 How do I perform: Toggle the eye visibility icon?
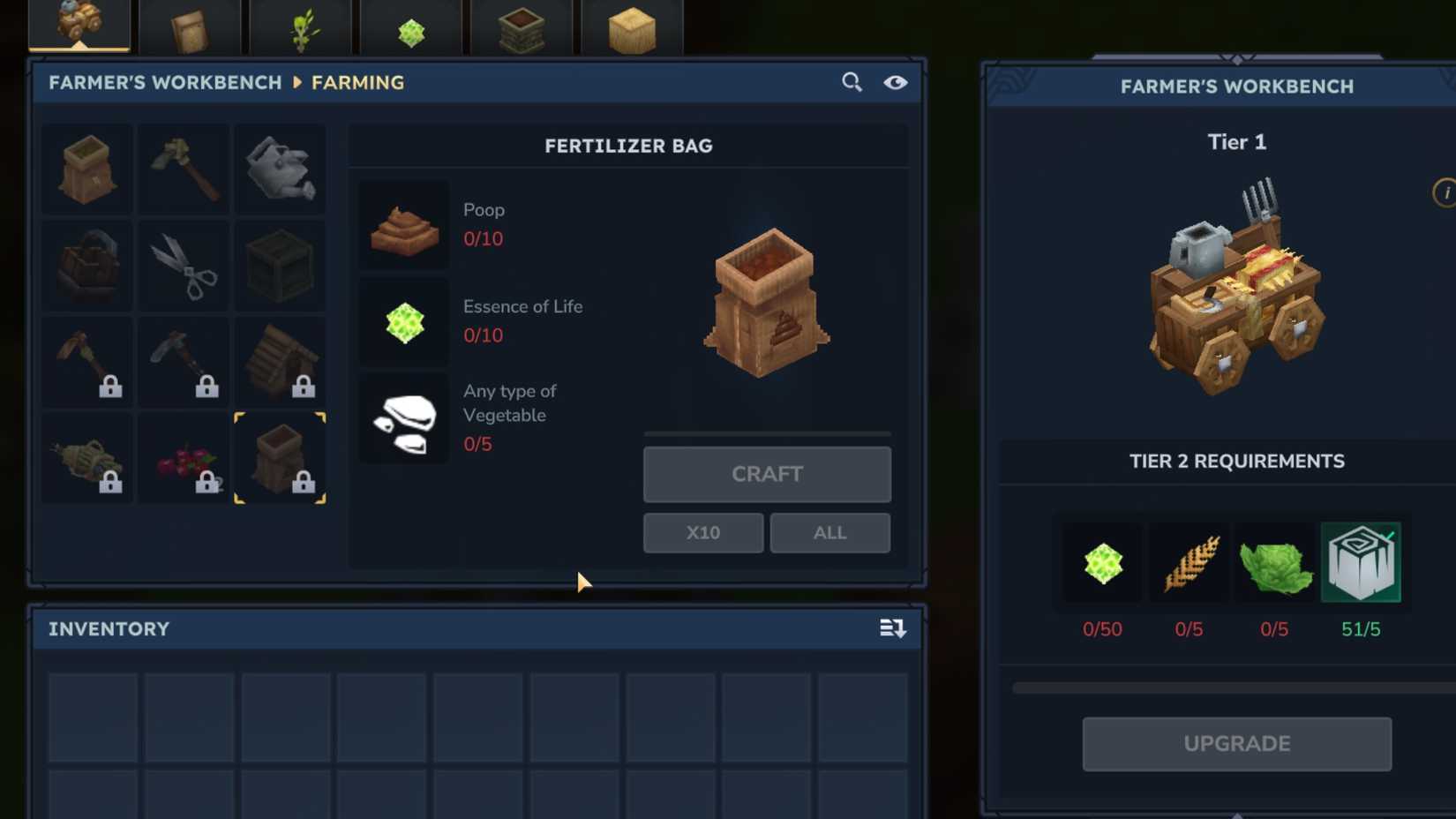(897, 81)
